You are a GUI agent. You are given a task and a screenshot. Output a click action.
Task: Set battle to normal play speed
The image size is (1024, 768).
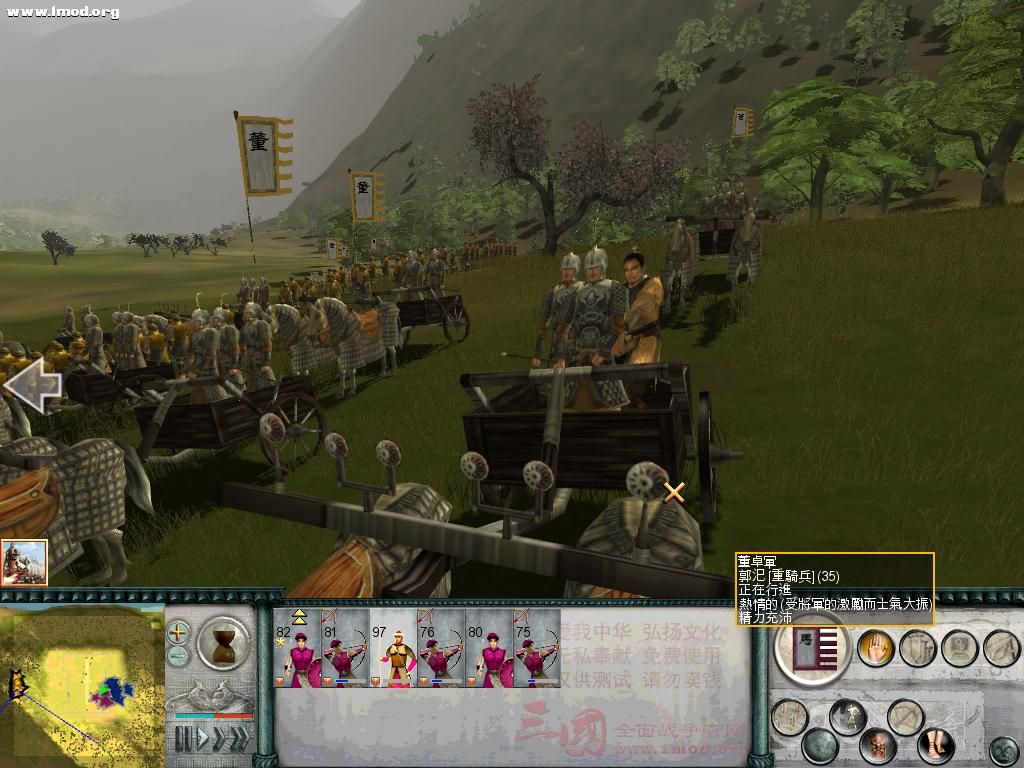point(201,739)
